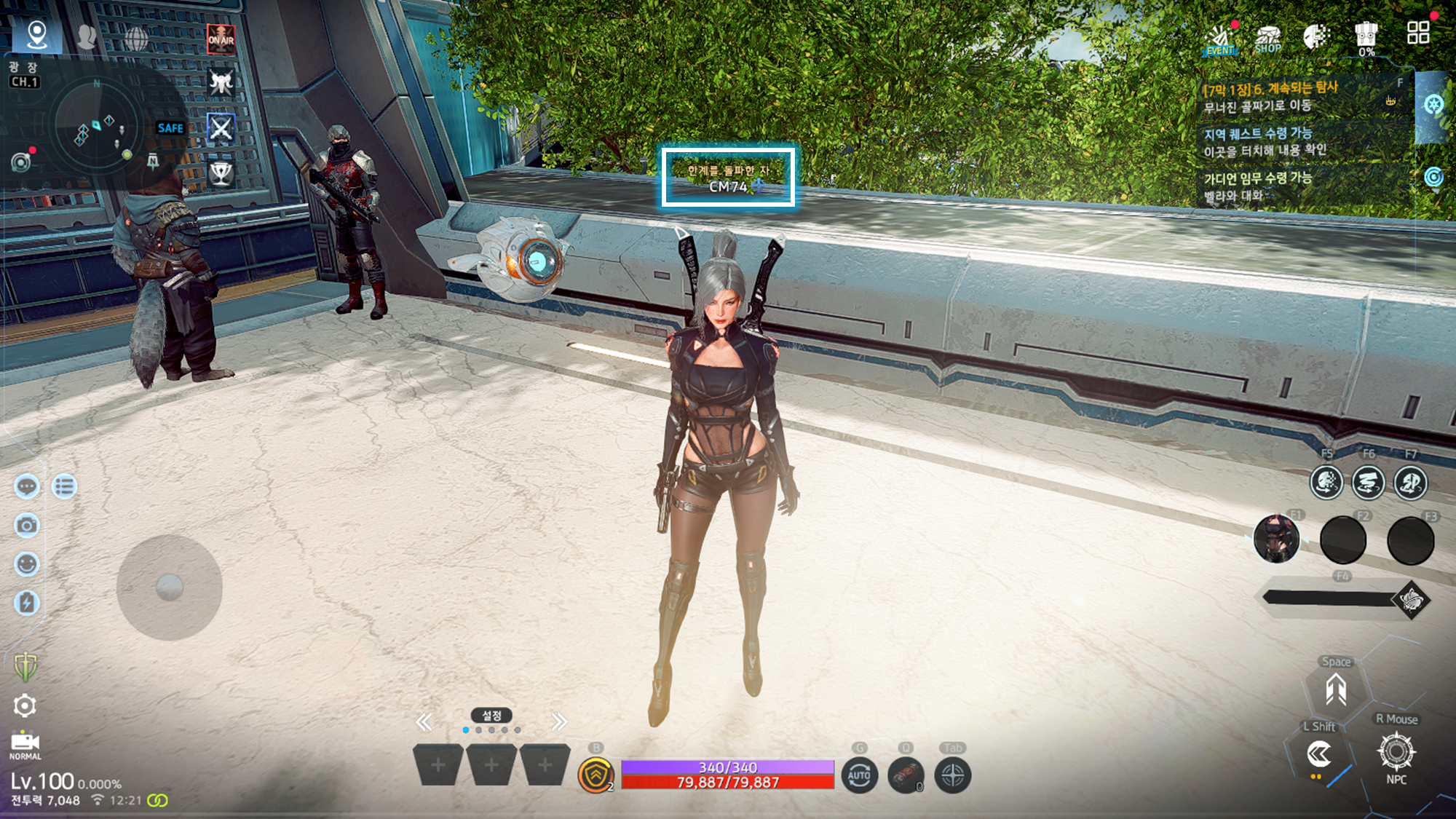Open the crossed swords battle icon

coord(221,129)
